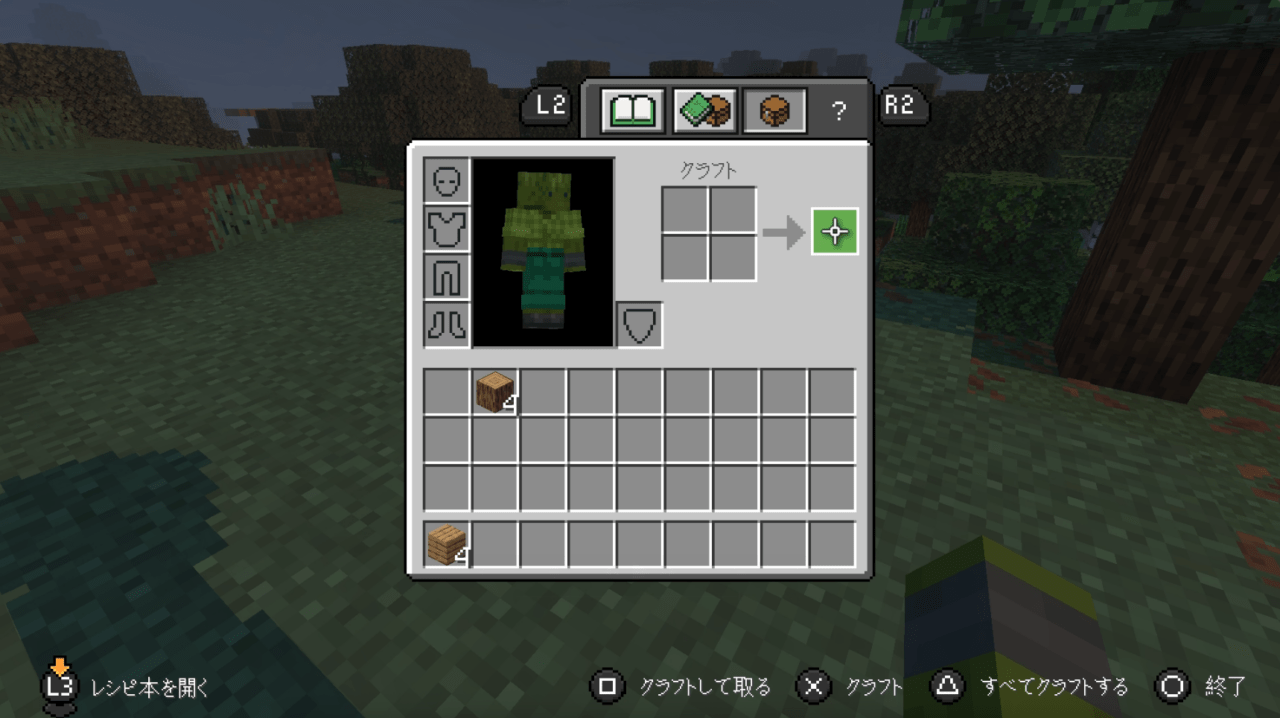This screenshot has height=718, width=1280.
Task: Switch to the book and crafting table tab
Action: [705, 110]
